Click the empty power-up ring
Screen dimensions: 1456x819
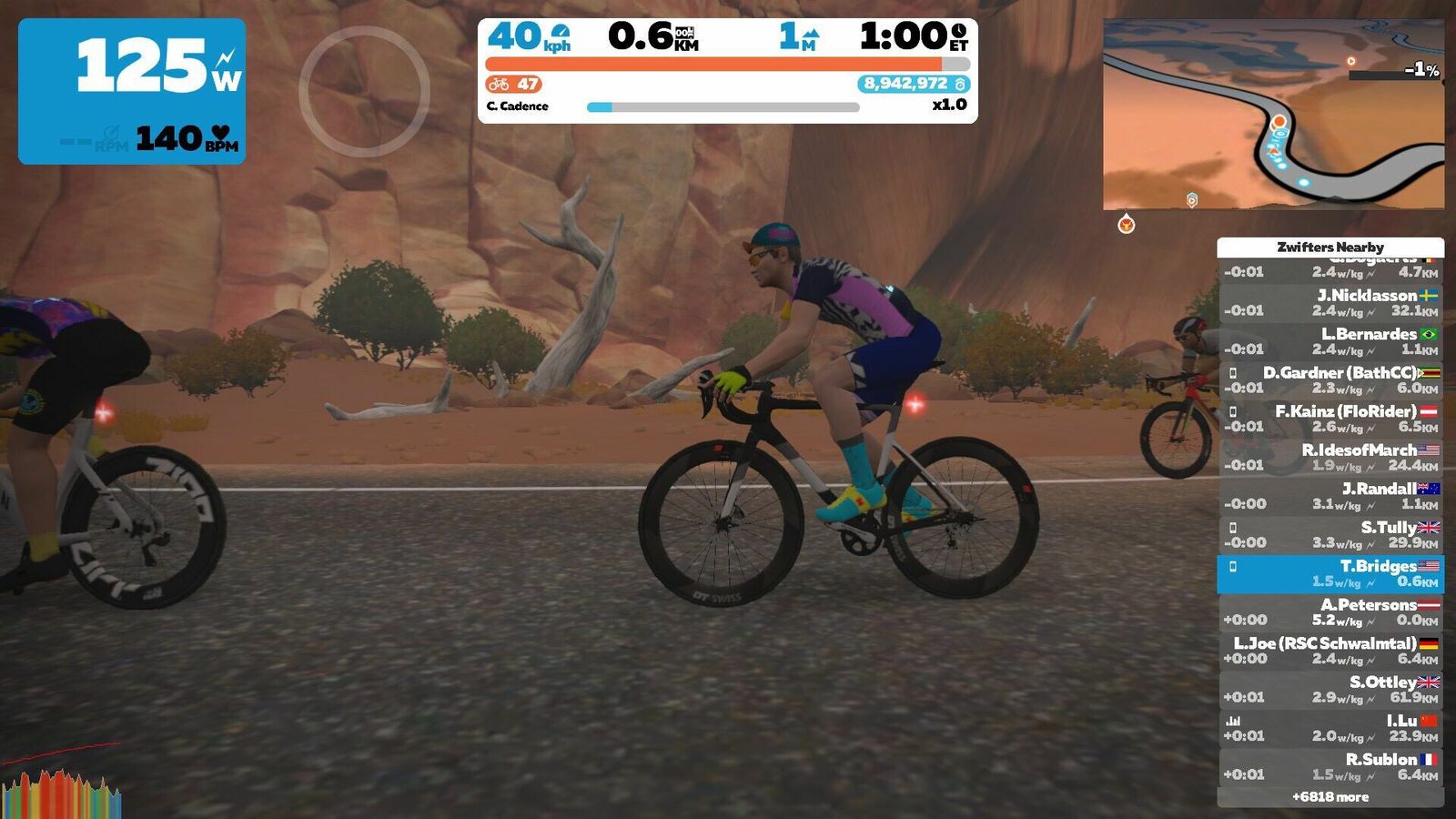pos(364,91)
